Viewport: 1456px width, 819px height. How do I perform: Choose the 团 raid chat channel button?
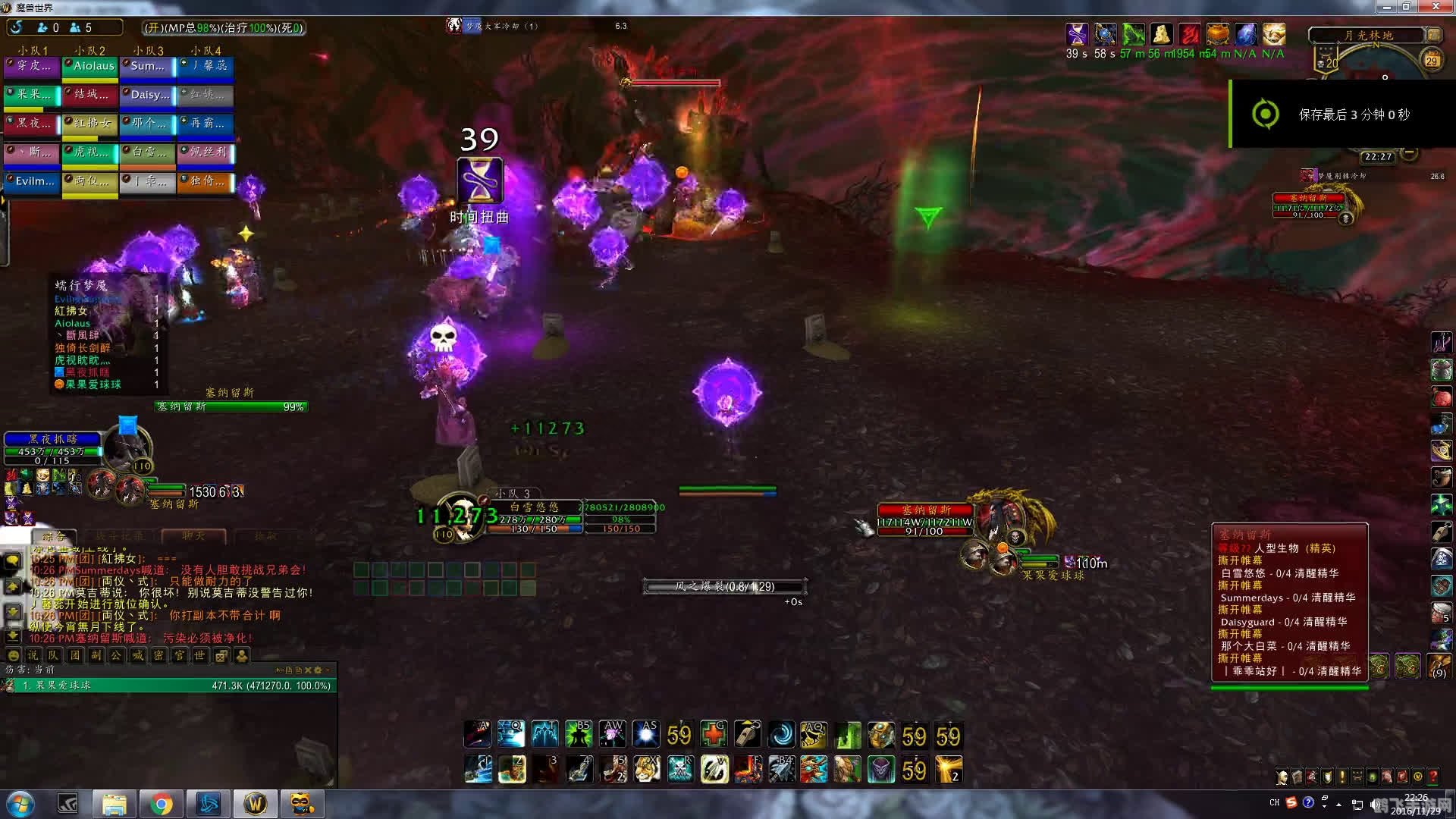click(x=74, y=655)
